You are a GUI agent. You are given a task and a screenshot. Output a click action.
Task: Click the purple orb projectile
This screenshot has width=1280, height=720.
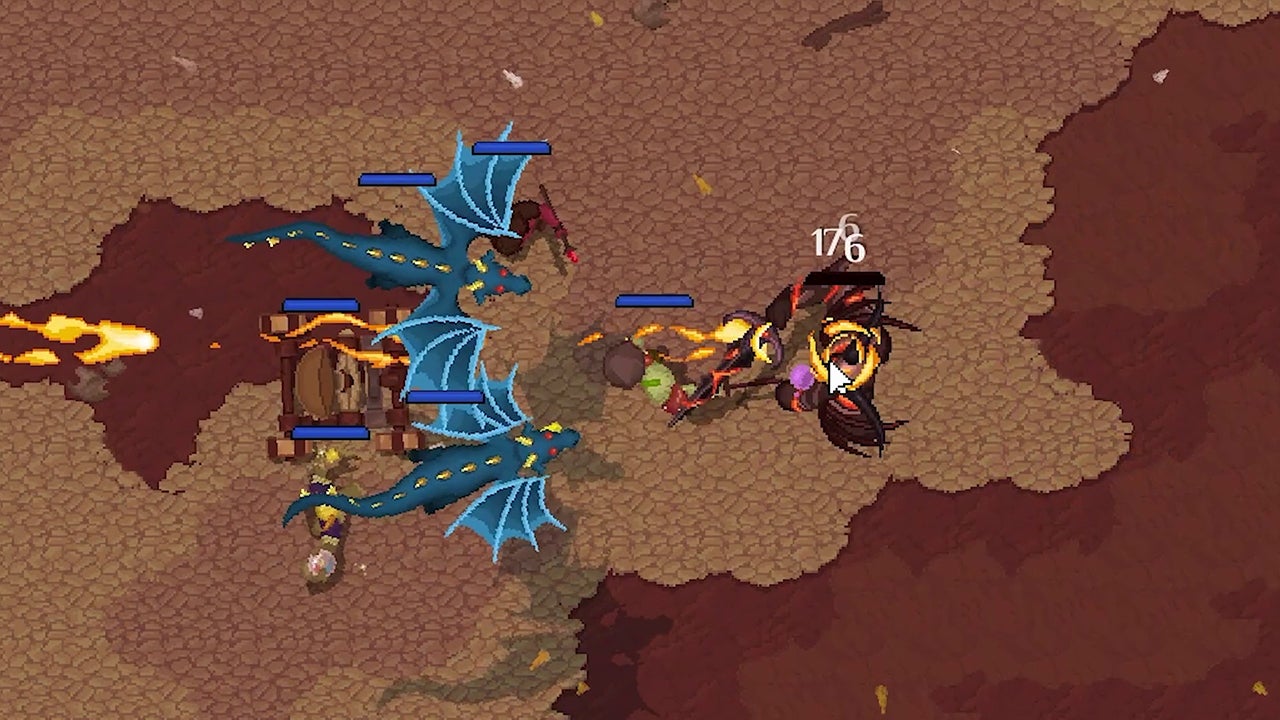[800, 378]
